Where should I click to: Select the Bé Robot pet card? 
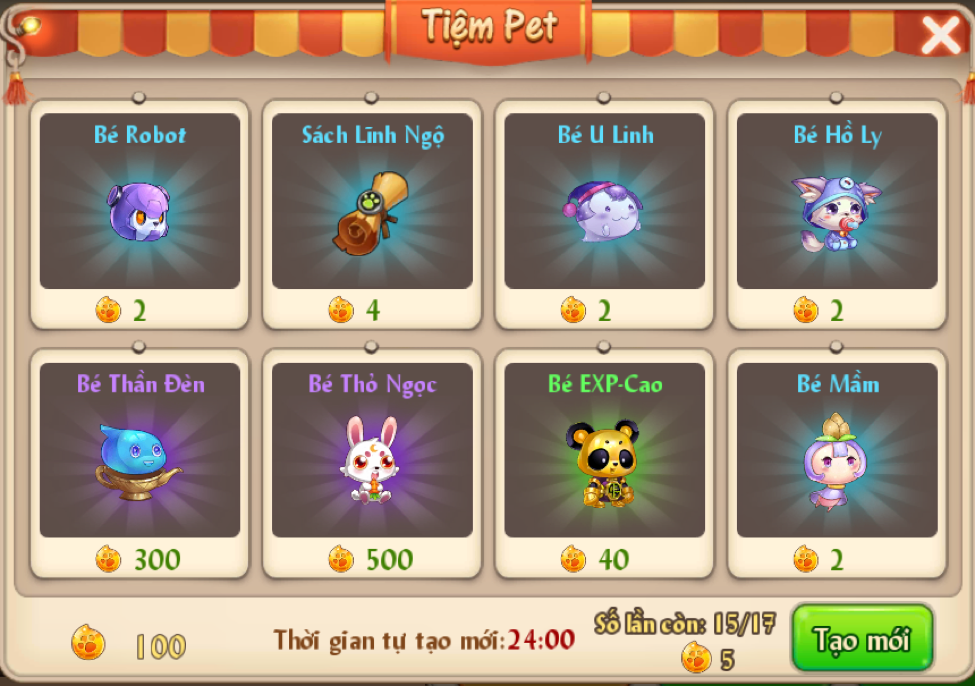coord(140,212)
